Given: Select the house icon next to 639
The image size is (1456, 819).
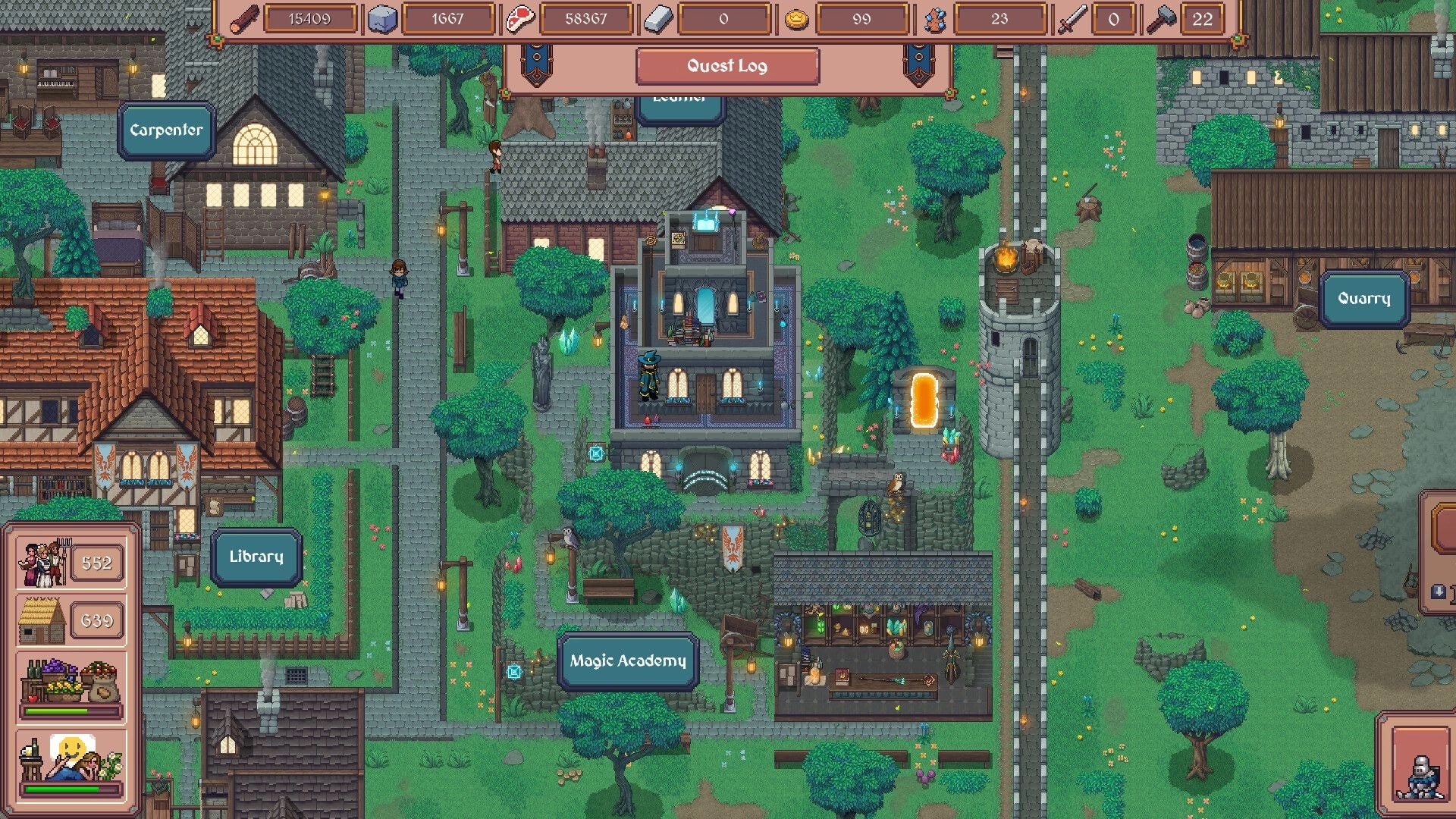Looking at the screenshot, I should (x=43, y=620).
